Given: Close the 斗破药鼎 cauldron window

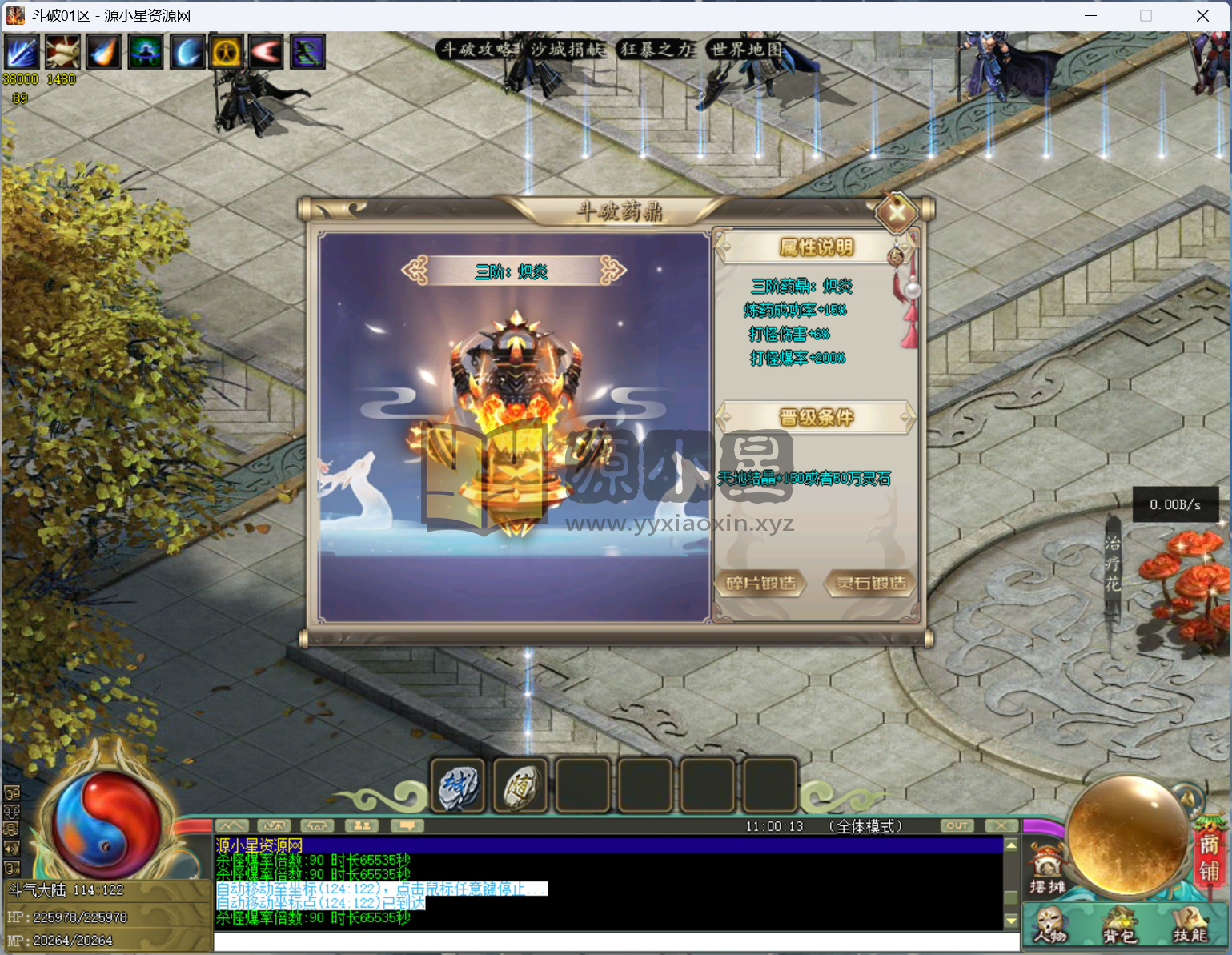Looking at the screenshot, I should click(x=896, y=213).
